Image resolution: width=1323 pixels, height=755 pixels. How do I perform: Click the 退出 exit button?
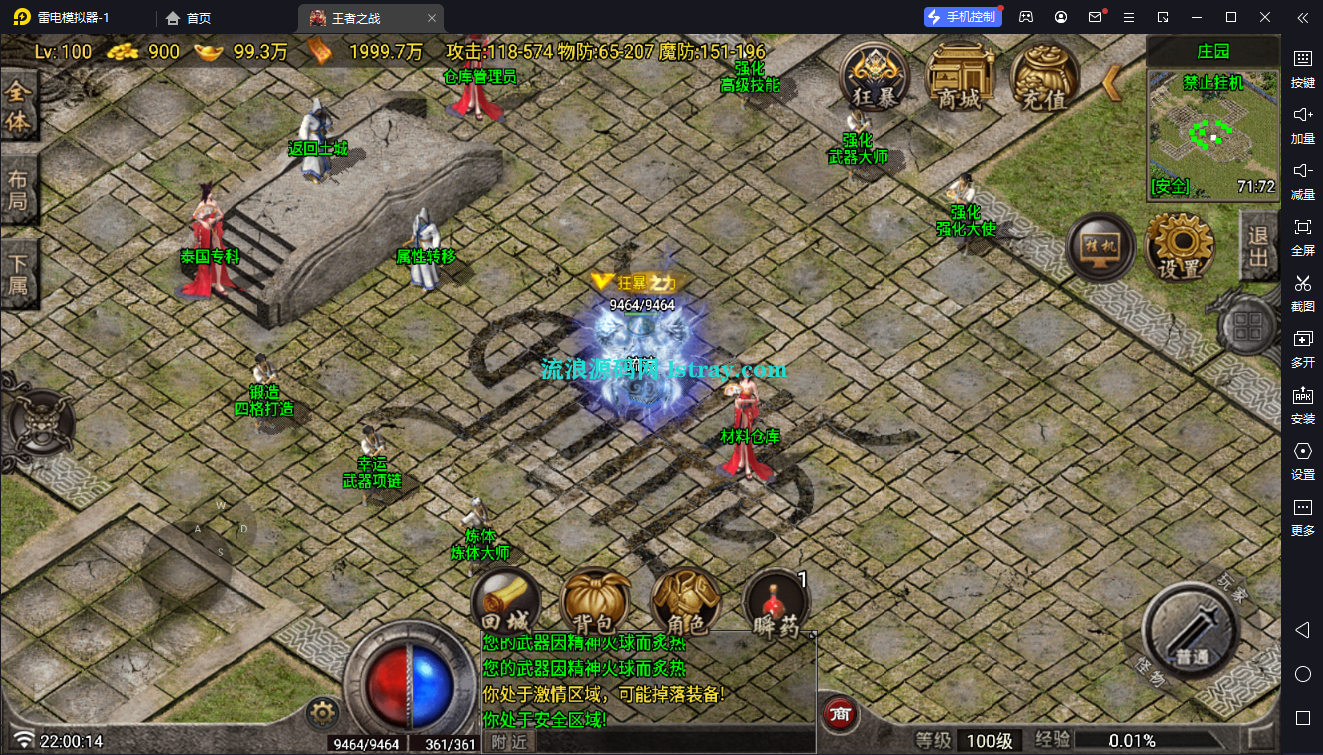tap(1256, 247)
